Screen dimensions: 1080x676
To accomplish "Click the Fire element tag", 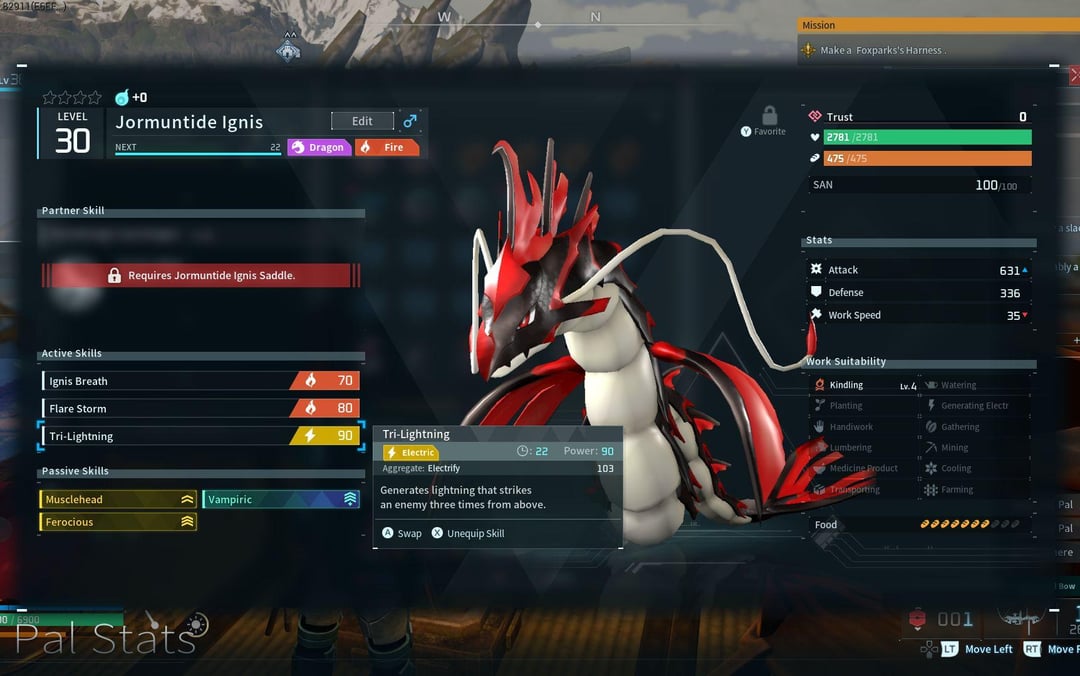I will [387, 147].
